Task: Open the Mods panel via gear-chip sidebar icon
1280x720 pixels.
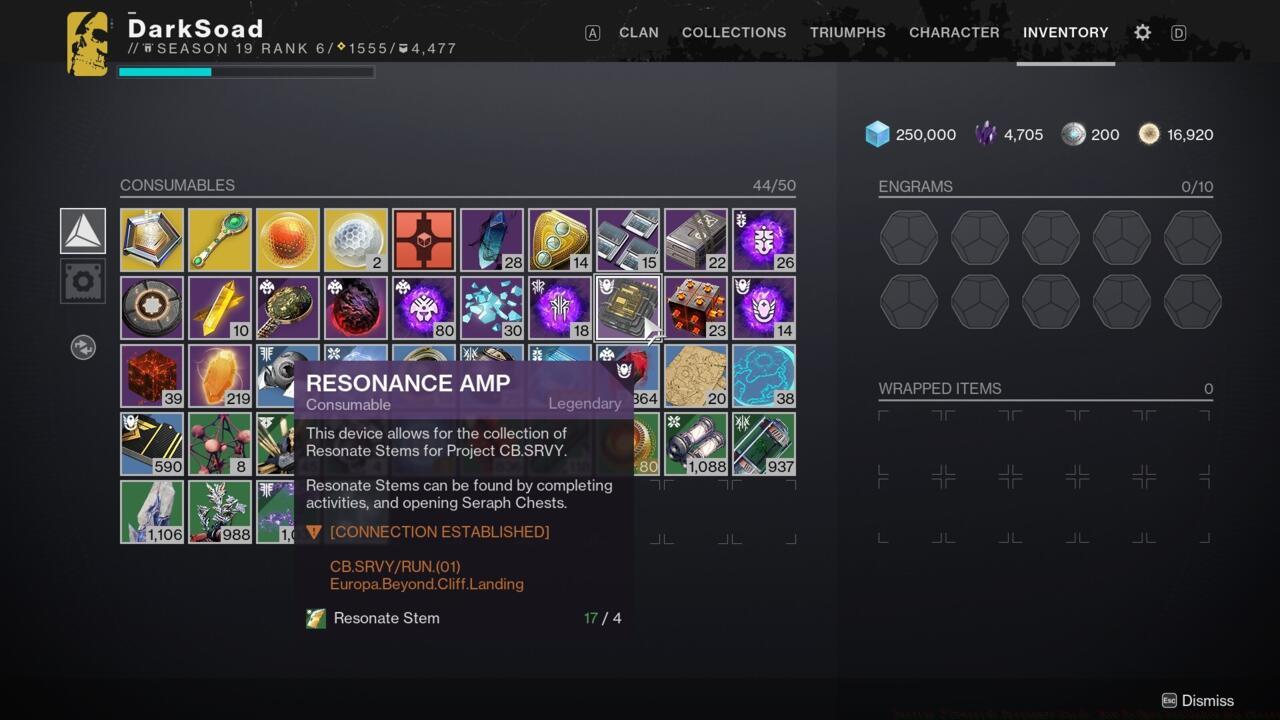Action: click(x=82, y=281)
